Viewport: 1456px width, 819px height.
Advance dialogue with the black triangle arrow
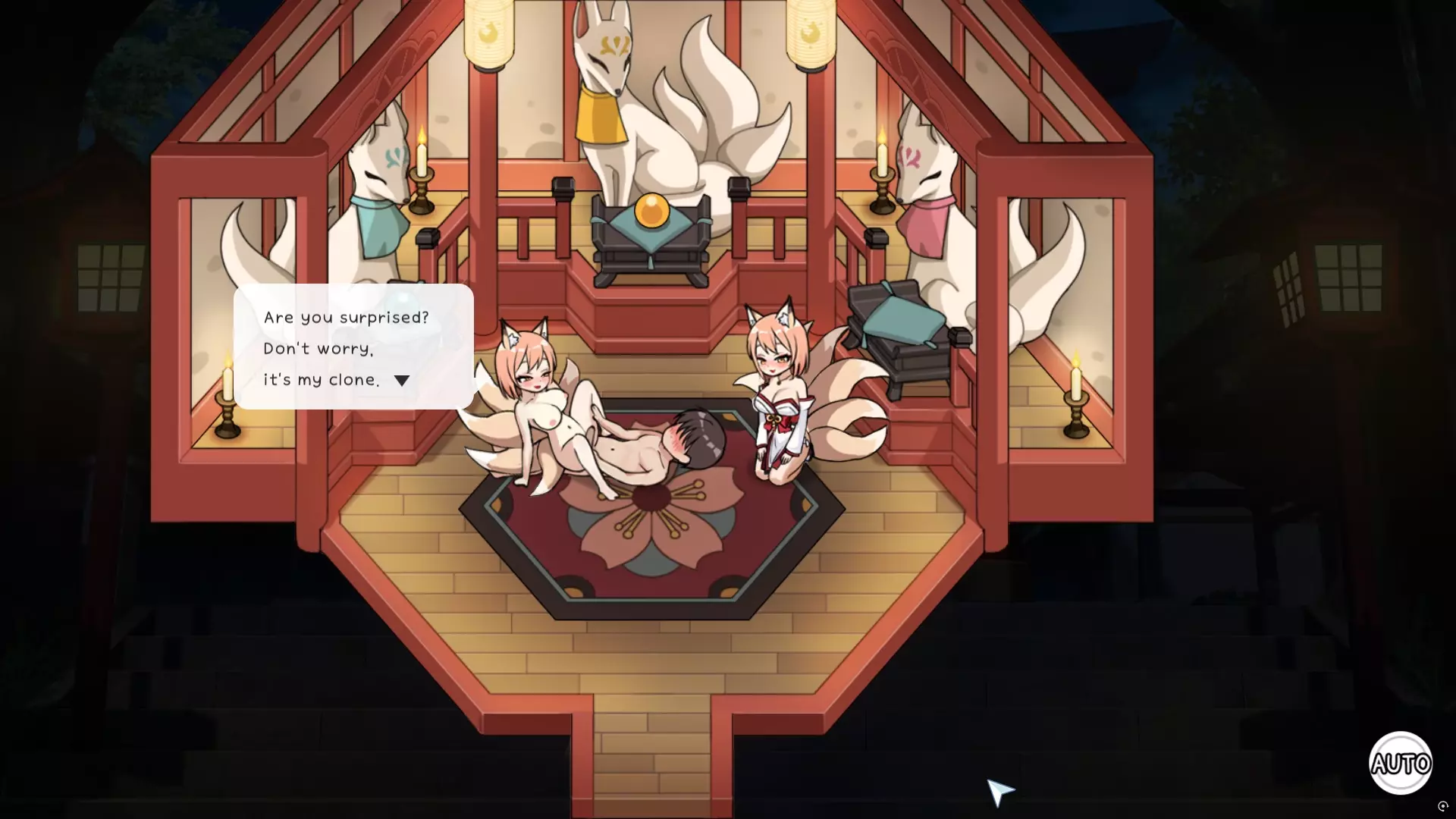[x=402, y=381]
